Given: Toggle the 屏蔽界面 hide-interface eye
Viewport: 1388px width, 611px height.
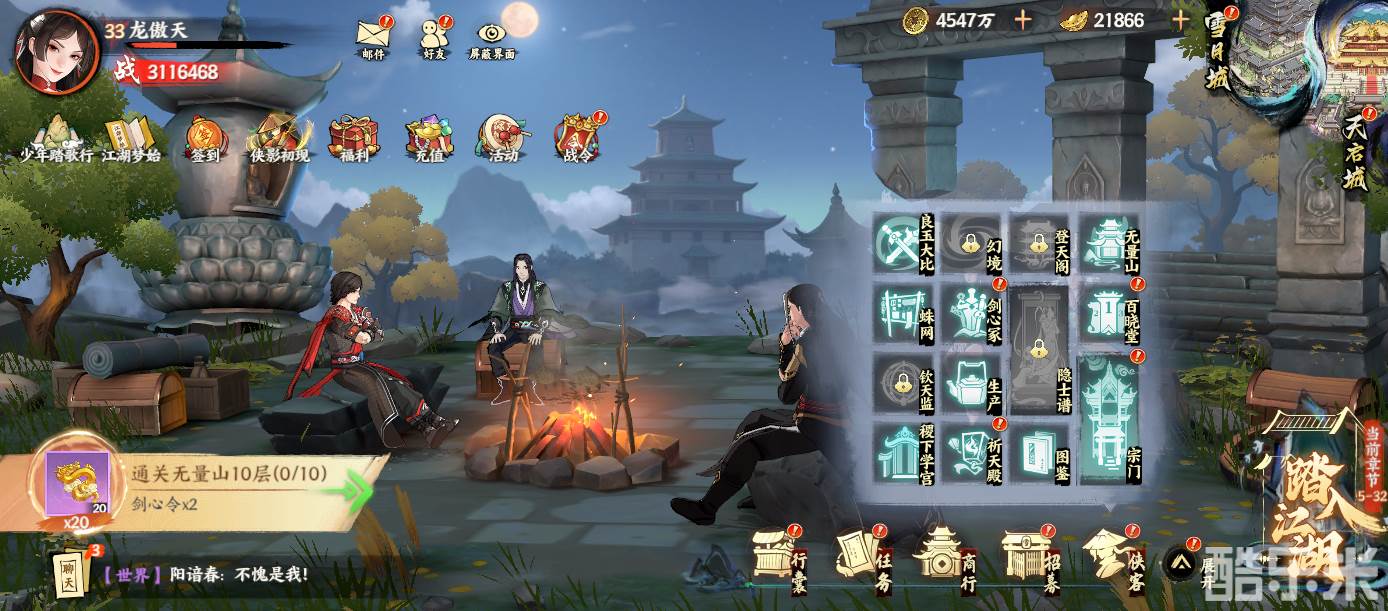Looking at the screenshot, I should pos(492,35).
